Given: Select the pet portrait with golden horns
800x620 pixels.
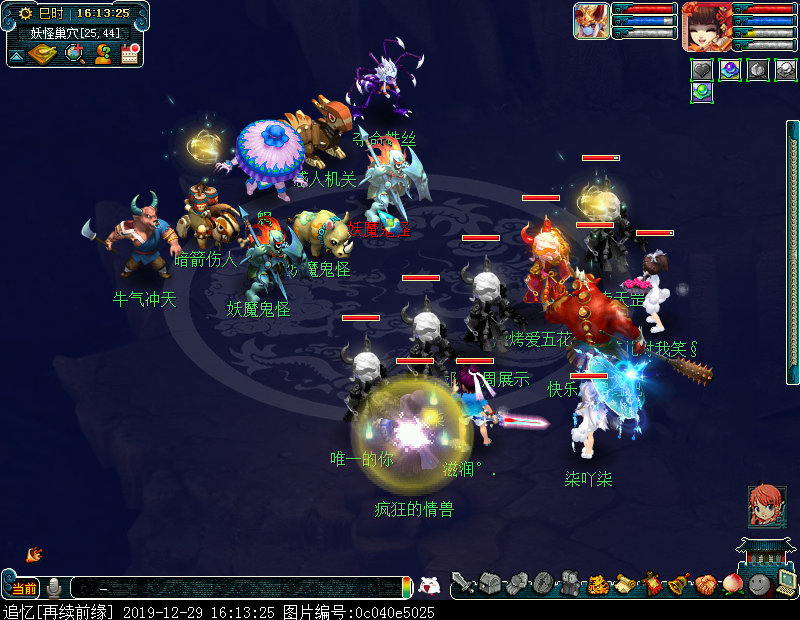Looking at the screenshot, I should [x=591, y=21].
